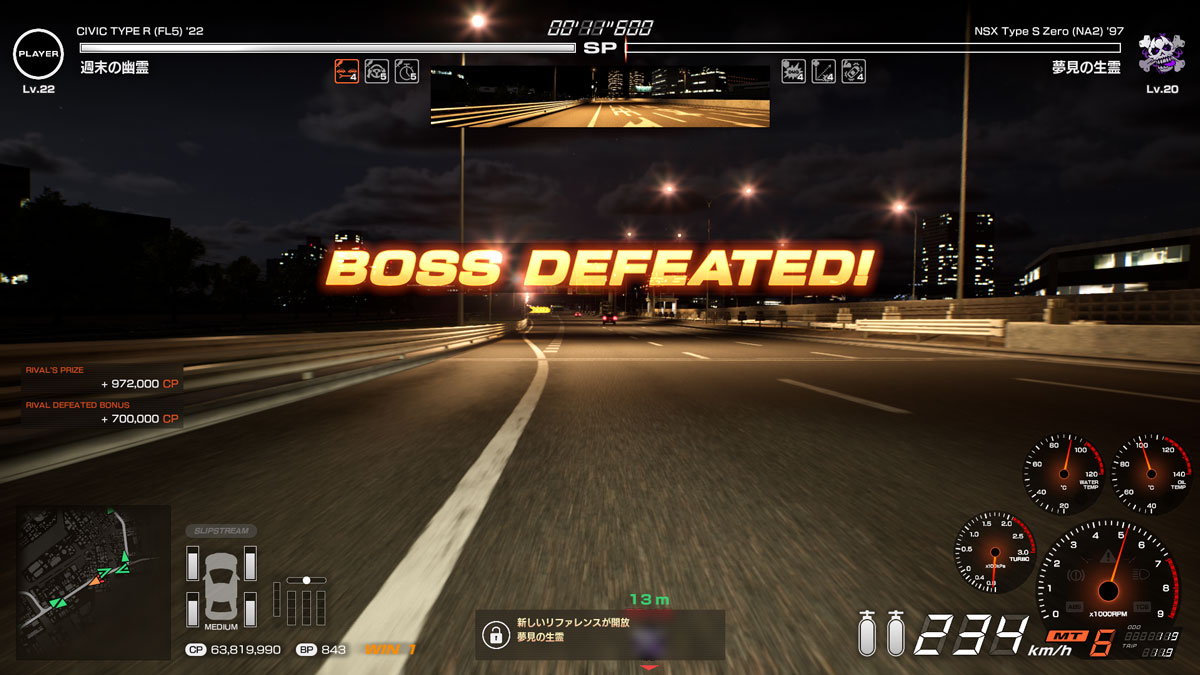
Task: Click the player's stopwatch perk icon
Action: point(407,72)
